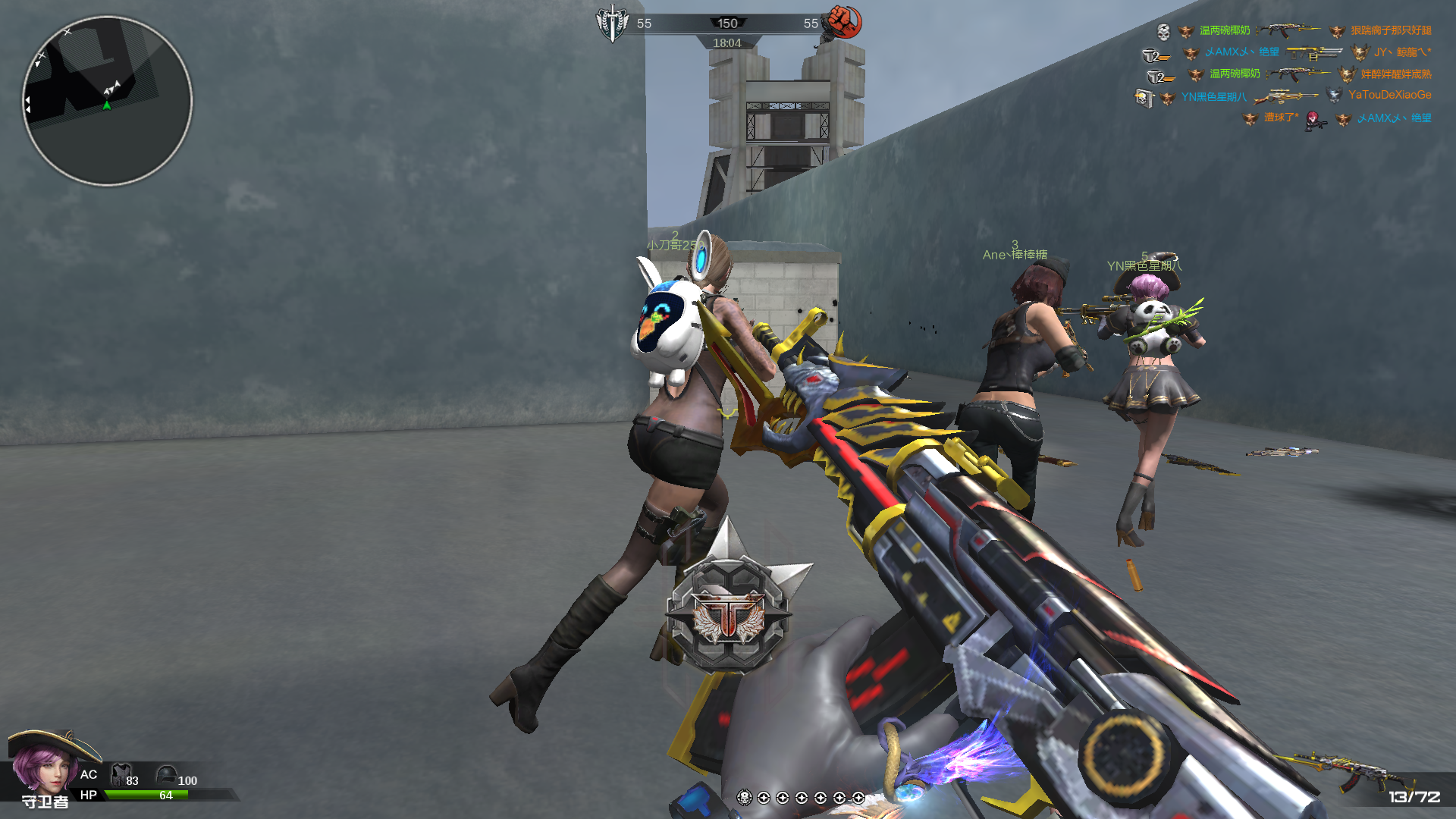This screenshot has width=1456, height=819.
Task: Click the armor vest icon
Action: pos(120,775)
